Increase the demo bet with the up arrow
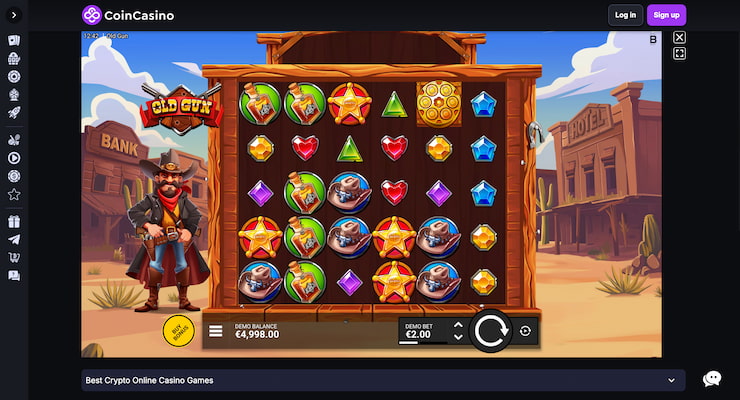Image resolution: width=740 pixels, height=400 pixels. point(458,325)
